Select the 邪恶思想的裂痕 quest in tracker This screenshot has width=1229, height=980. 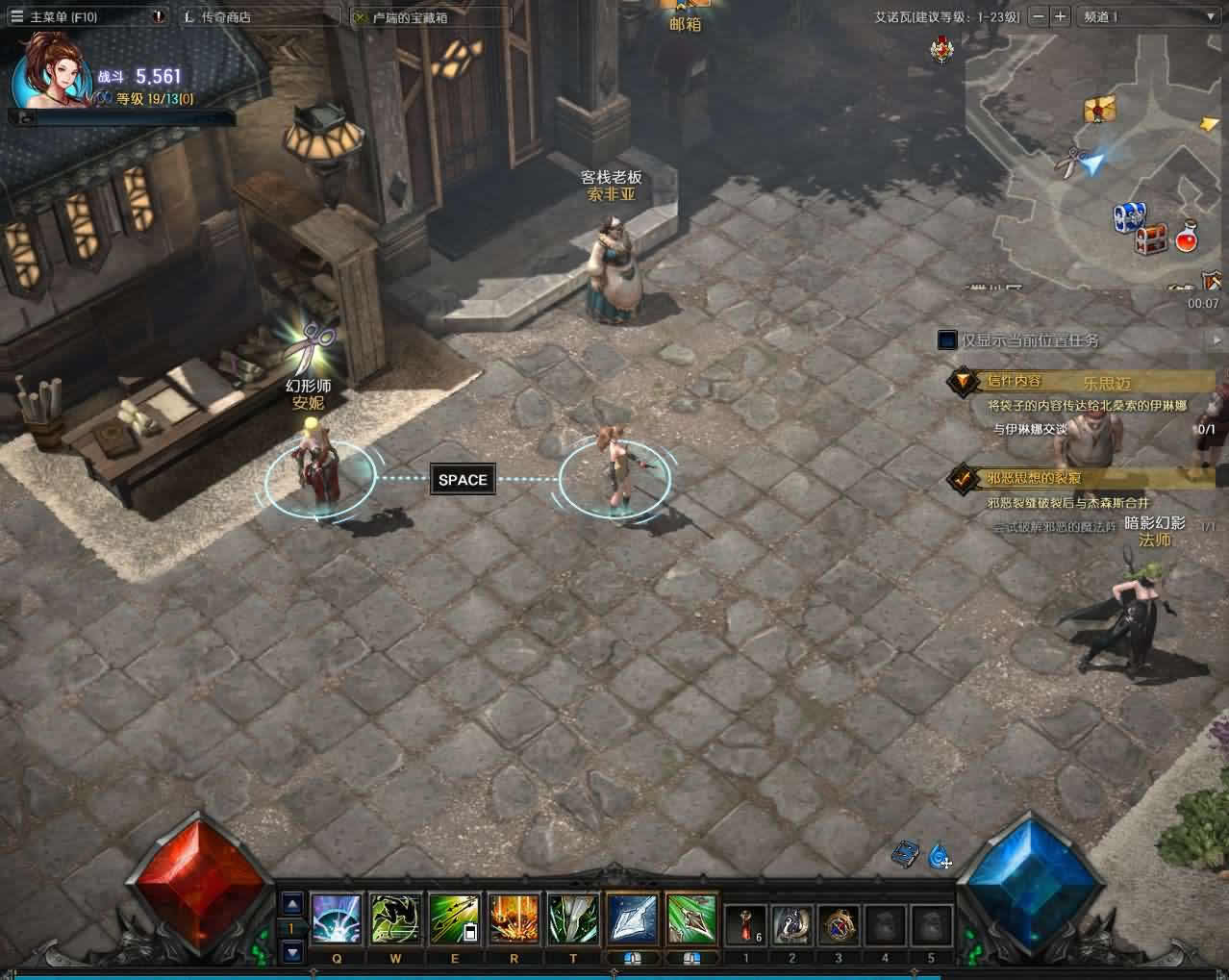pyautogui.click(x=1033, y=478)
